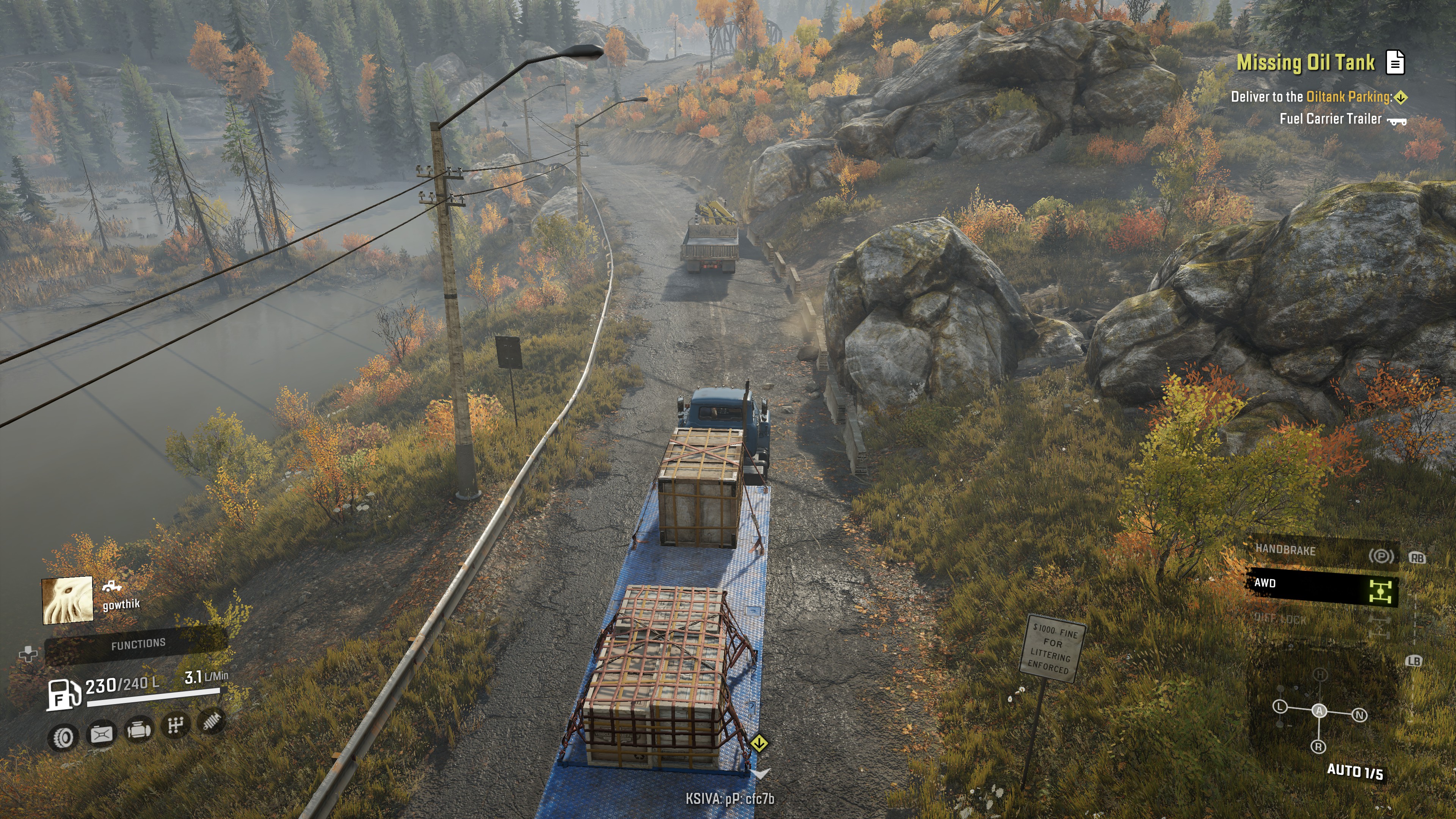Check the wheel damage icon

coord(63,736)
